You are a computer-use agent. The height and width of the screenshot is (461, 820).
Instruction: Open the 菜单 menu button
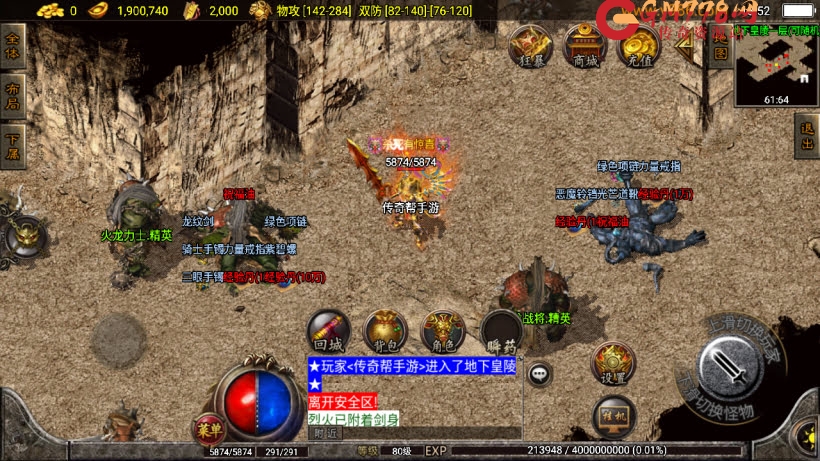coord(209,429)
